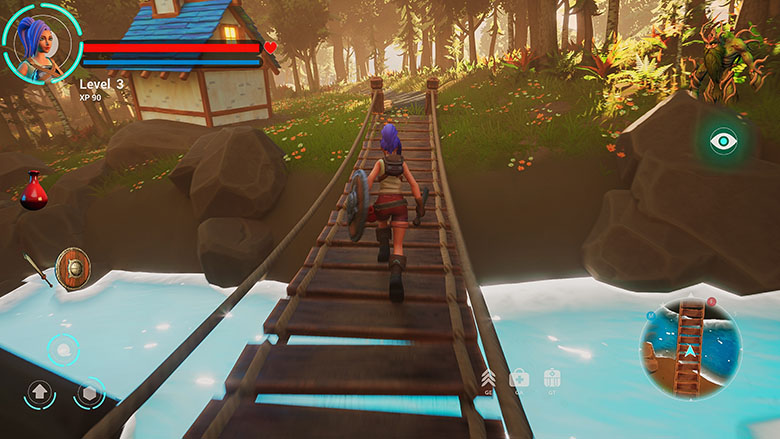Screen dimensions: 780x439
Task: Click the blue-haired character portrait
Action: pyautogui.click(x=42, y=42)
